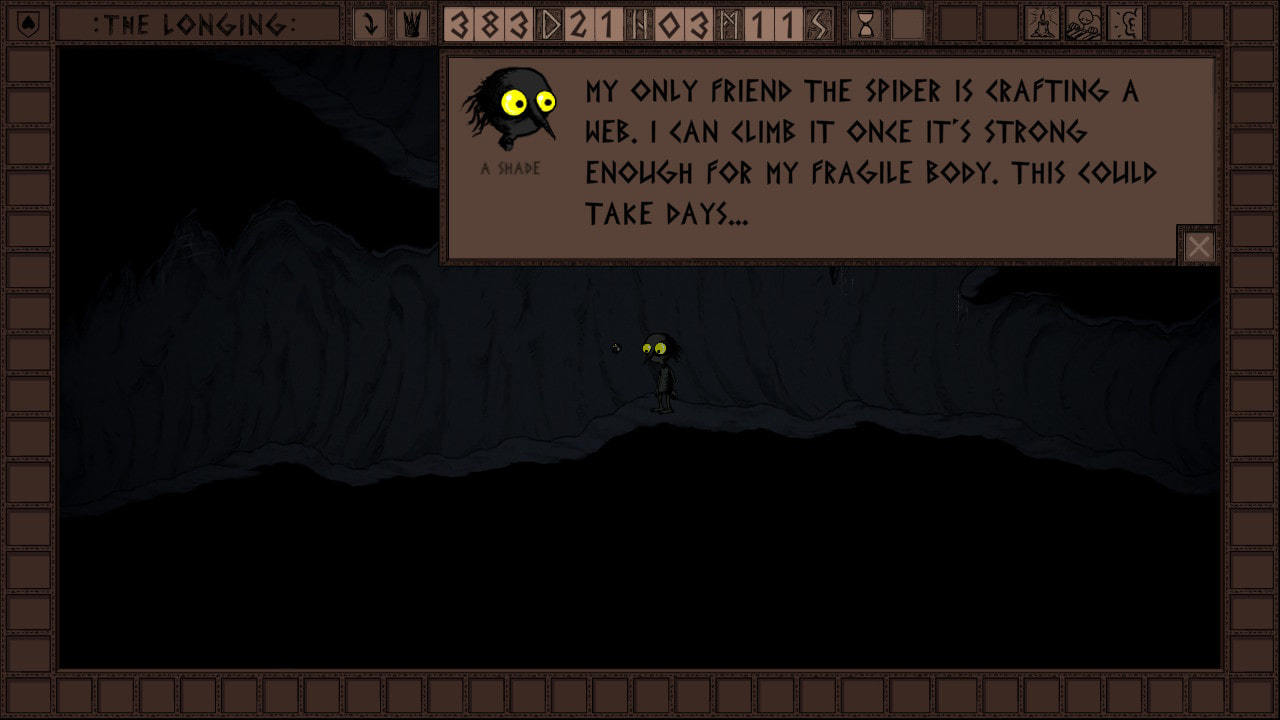Click the hourglass wait icon
This screenshot has height=720, width=1280.
pyautogui.click(x=866, y=24)
